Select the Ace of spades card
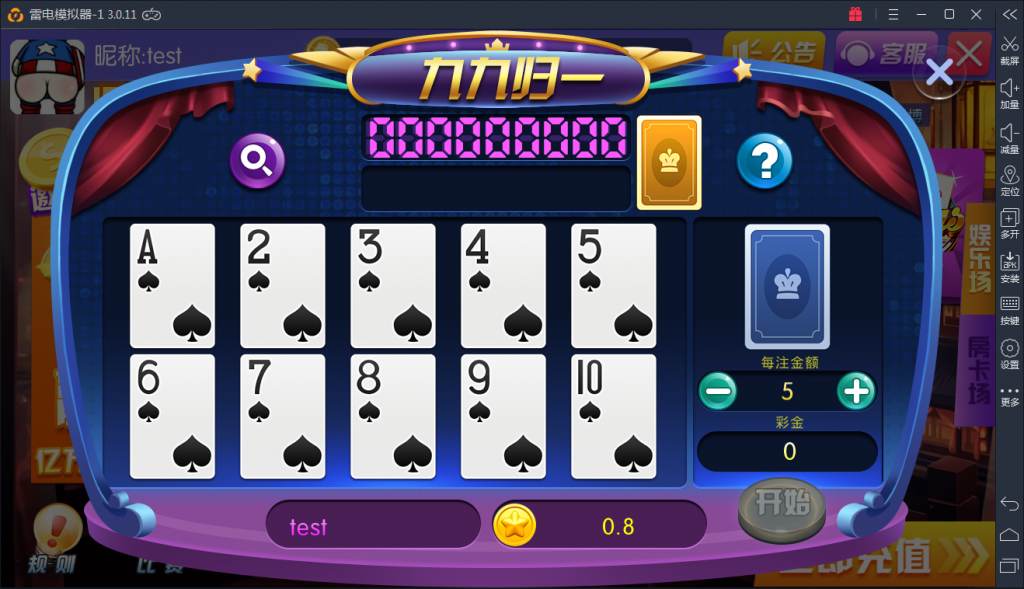1024x589 pixels. click(x=172, y=285)
